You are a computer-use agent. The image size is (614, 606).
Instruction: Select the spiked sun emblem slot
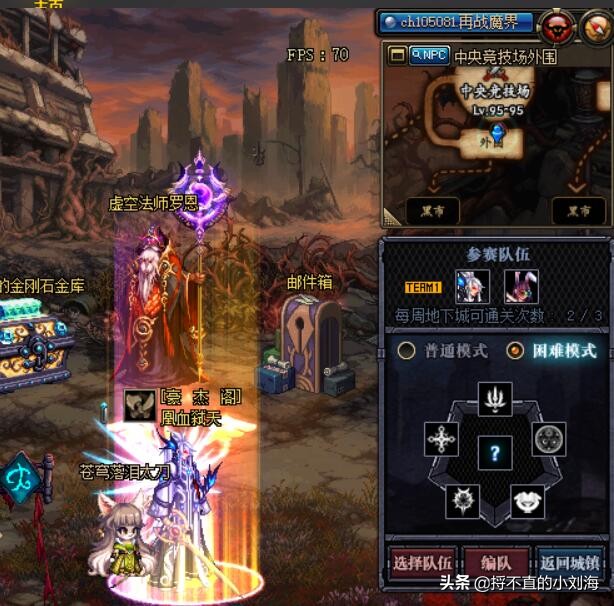click(x=463, y=499)
